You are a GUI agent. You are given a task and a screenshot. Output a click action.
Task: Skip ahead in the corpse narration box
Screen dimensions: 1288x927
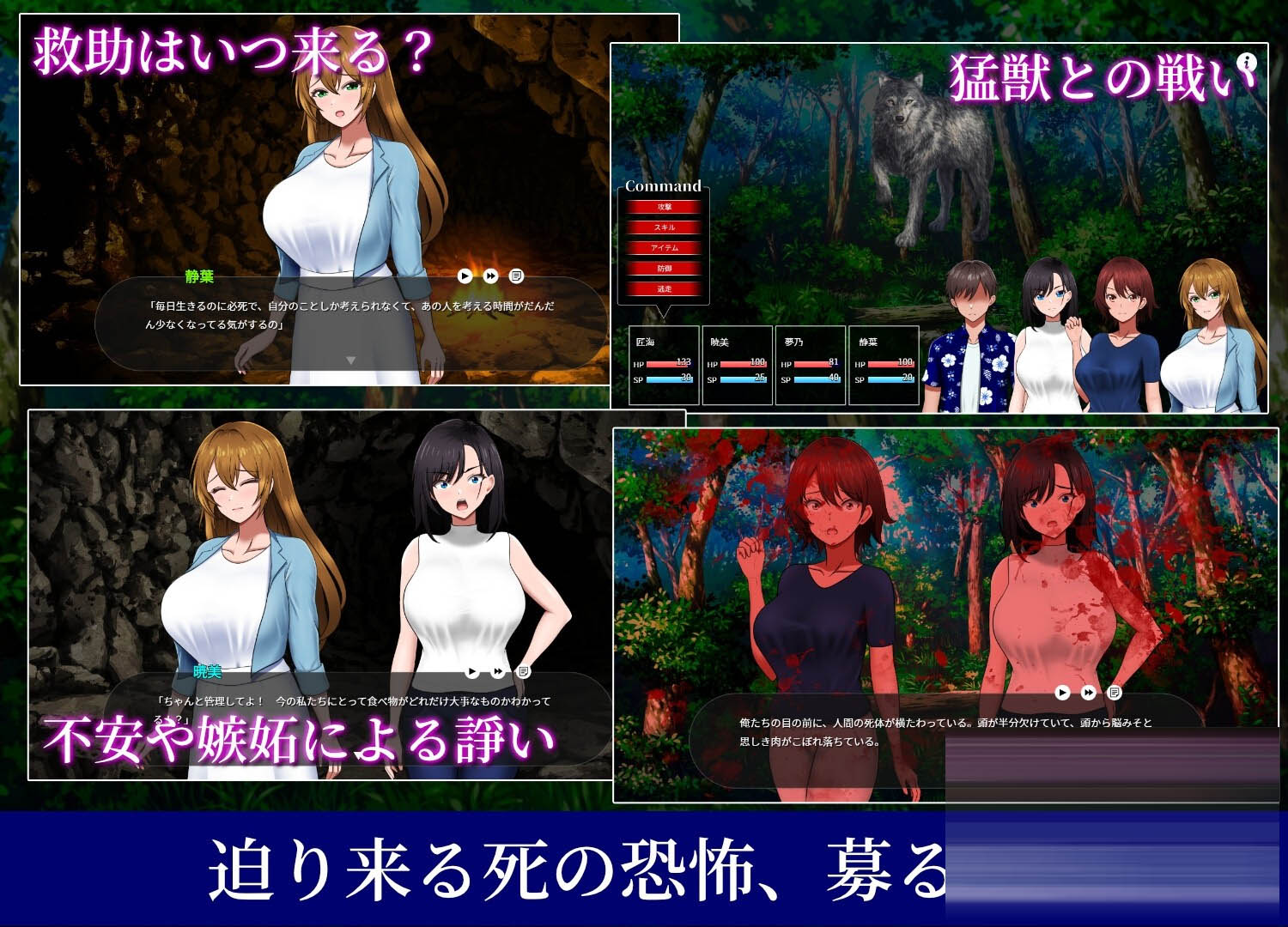(x=1088, y=693)
